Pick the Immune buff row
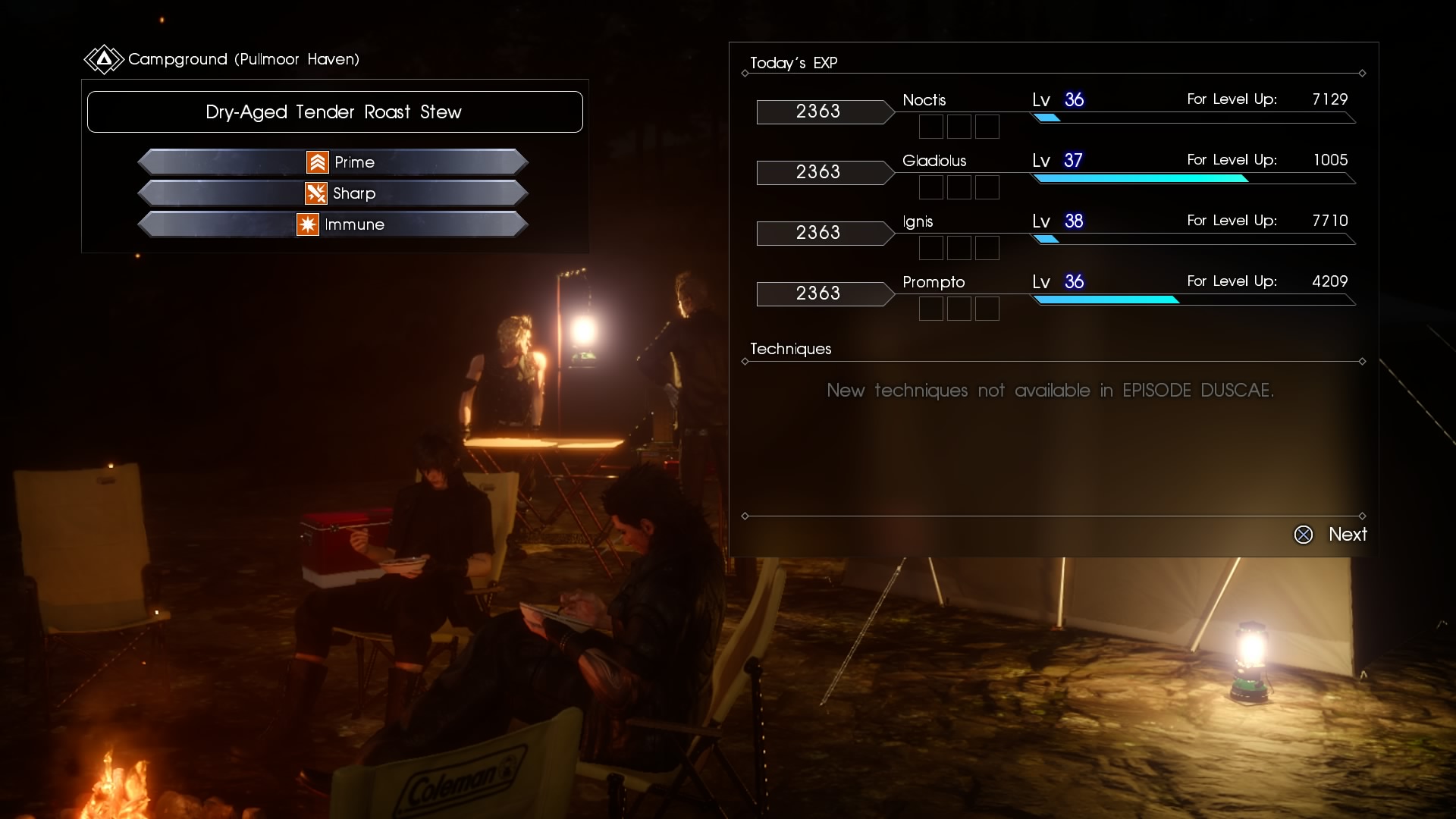This screenshot has height=819, width=1456. click(x=333, y=224)
